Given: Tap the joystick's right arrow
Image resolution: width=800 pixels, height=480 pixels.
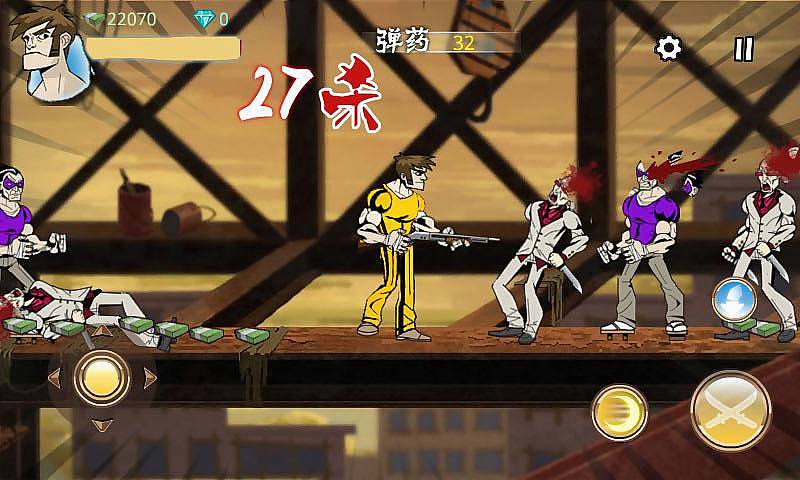Looking at the screenshot, I should tap(150, 377).
